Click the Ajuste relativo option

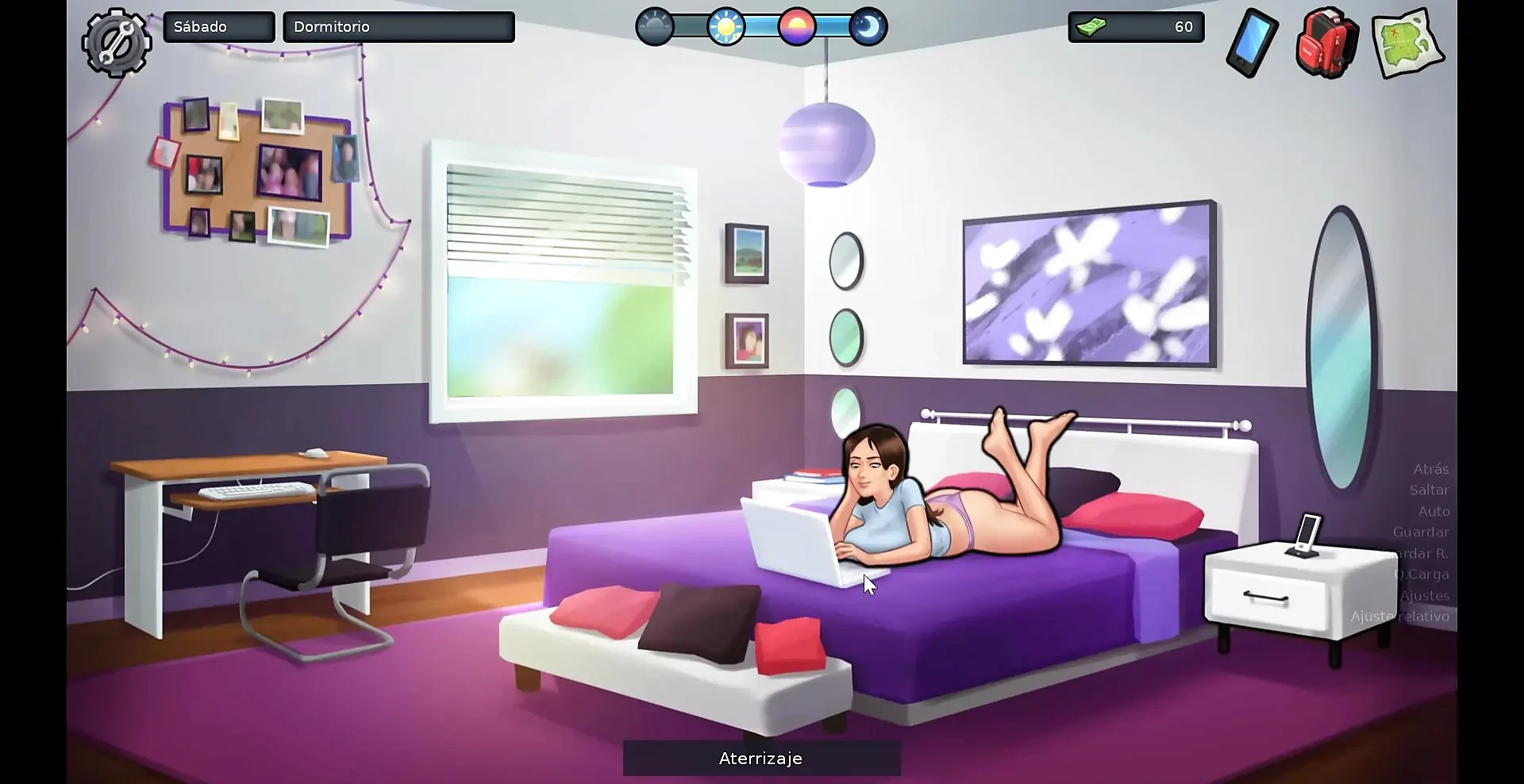click(x=1400, y=617)
